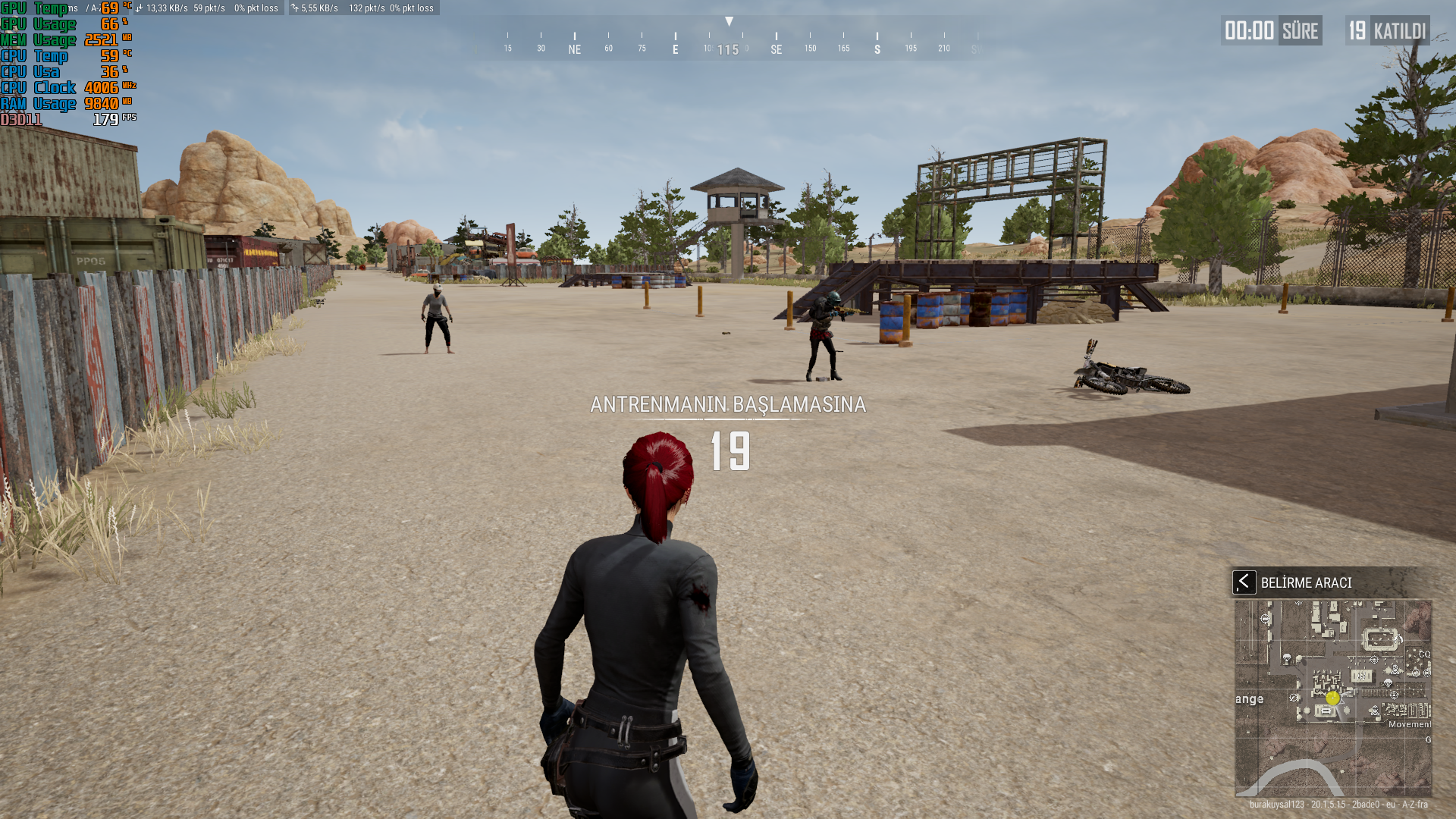Select the boat spawn icon on the minimap
The width and height of the screenshot is (1456, 819).
(1293, 698)
